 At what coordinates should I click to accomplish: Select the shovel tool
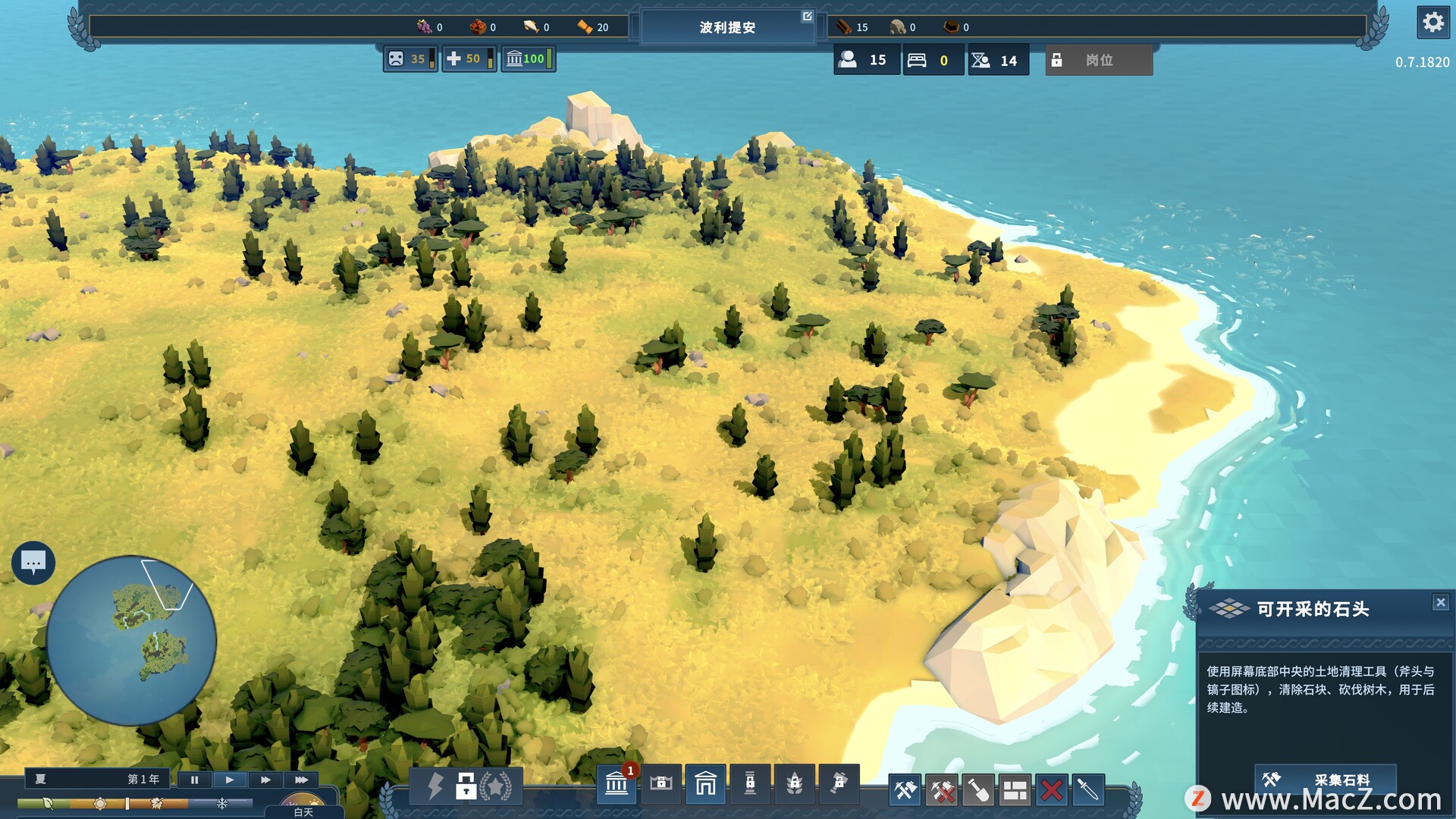(x=978, y=791)
